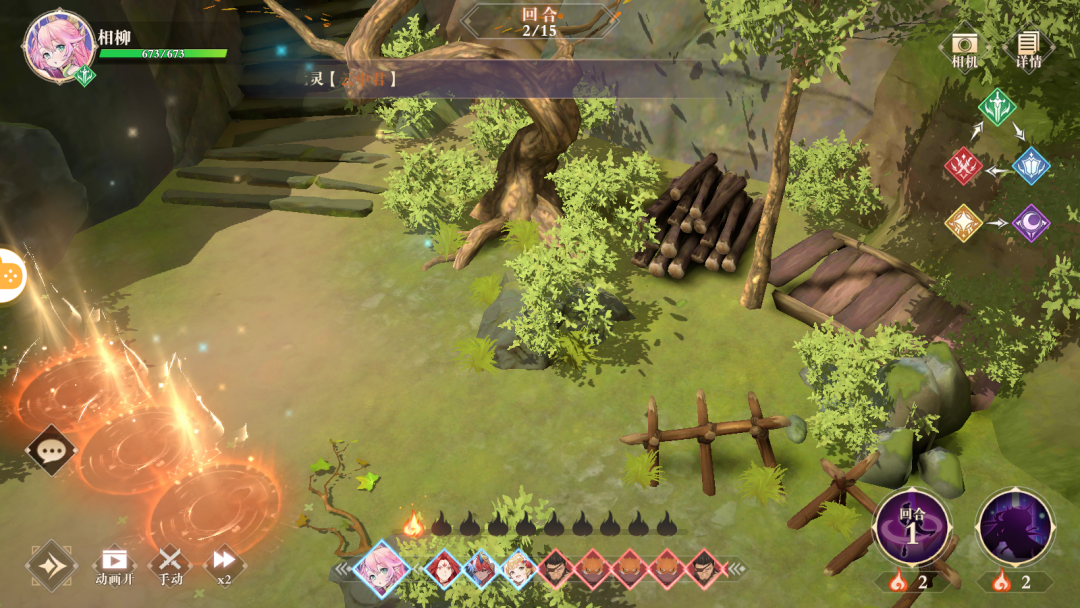Click the green sword element icon

(997, 107)
